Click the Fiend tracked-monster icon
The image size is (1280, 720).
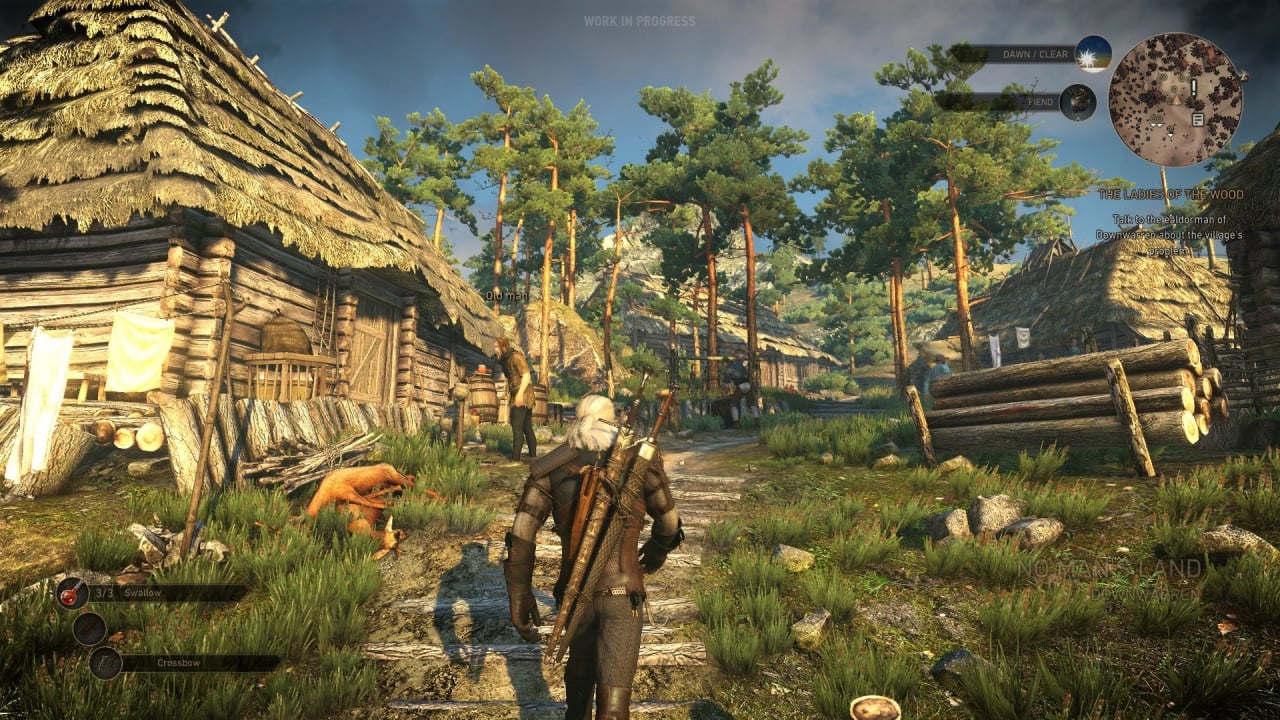[x=1076, y=102]
